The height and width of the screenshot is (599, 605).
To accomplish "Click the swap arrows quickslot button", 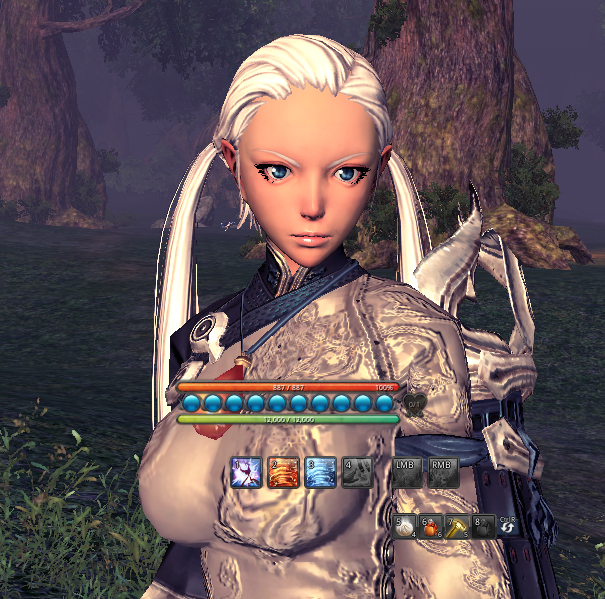I will pos(508,528).
